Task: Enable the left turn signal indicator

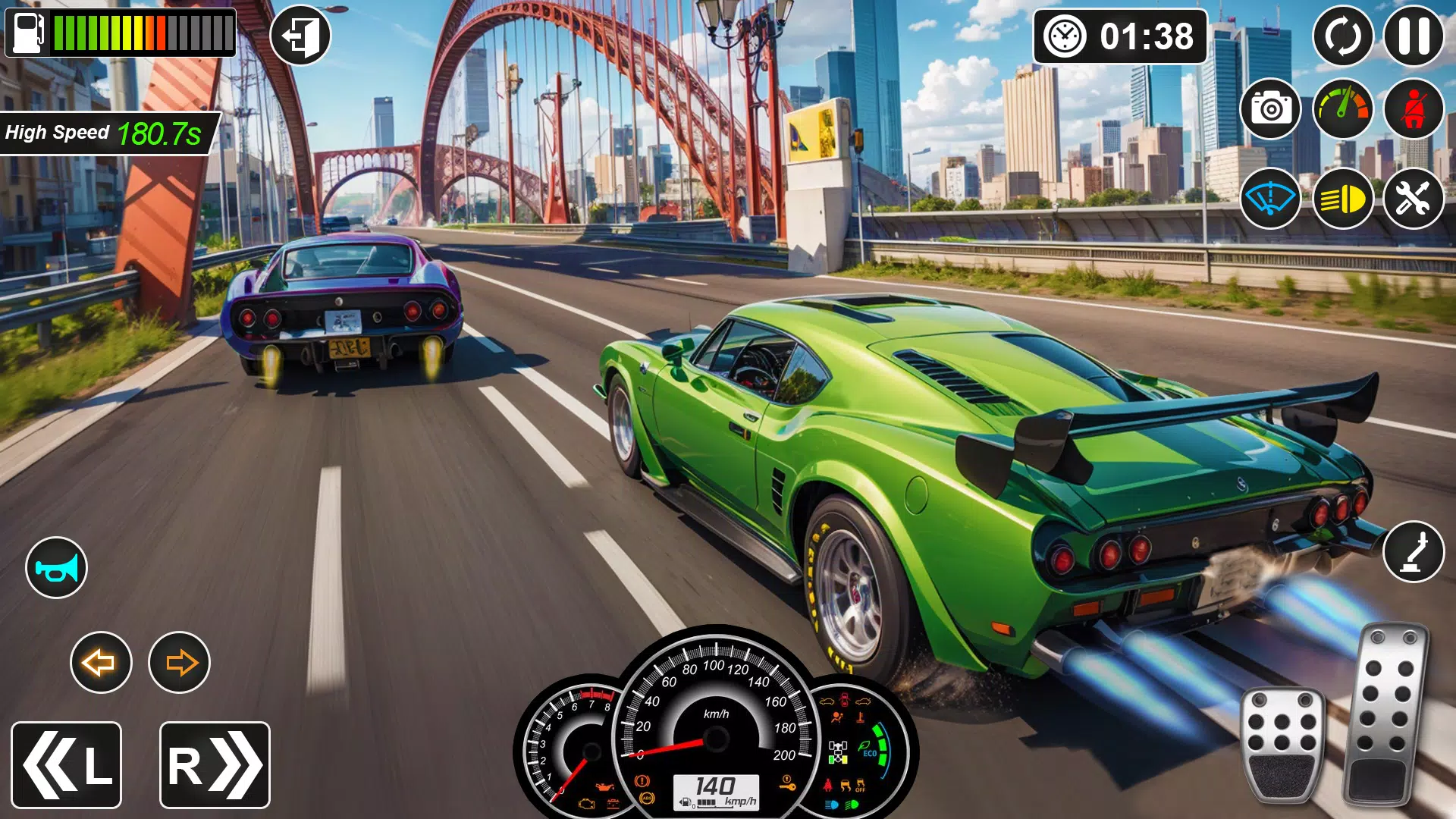Action: (x=101, y=662)
